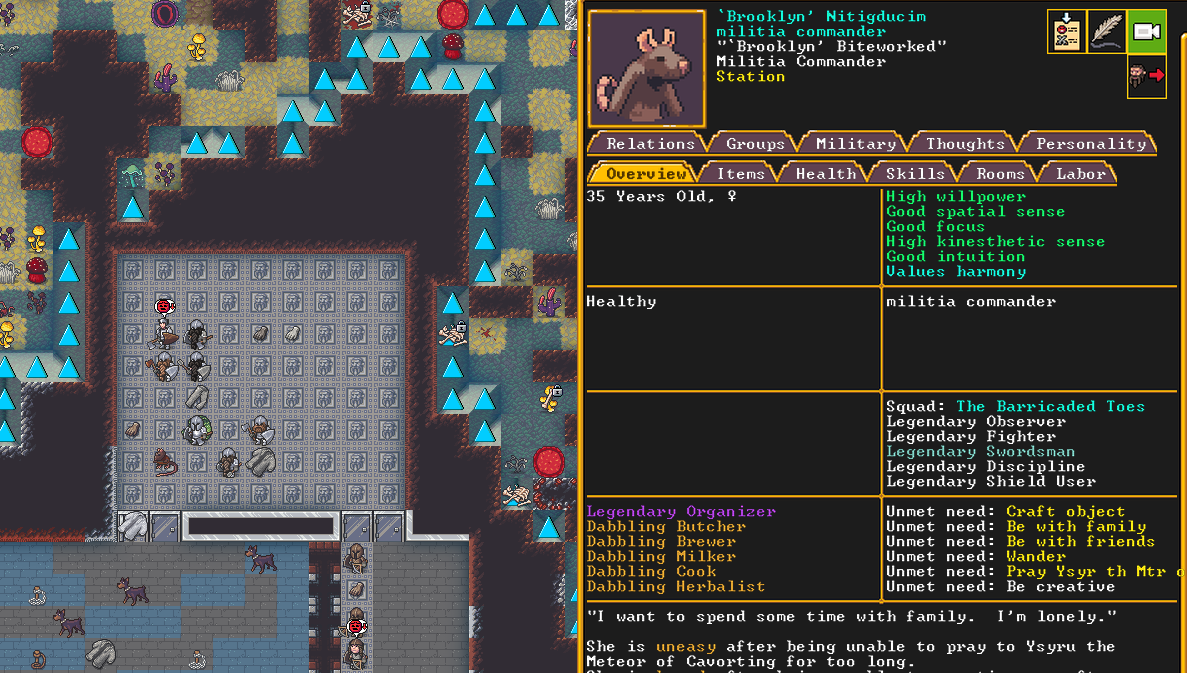Switch to the Items tab
The width and height of the screenshot is (1187, 673).
740,174
